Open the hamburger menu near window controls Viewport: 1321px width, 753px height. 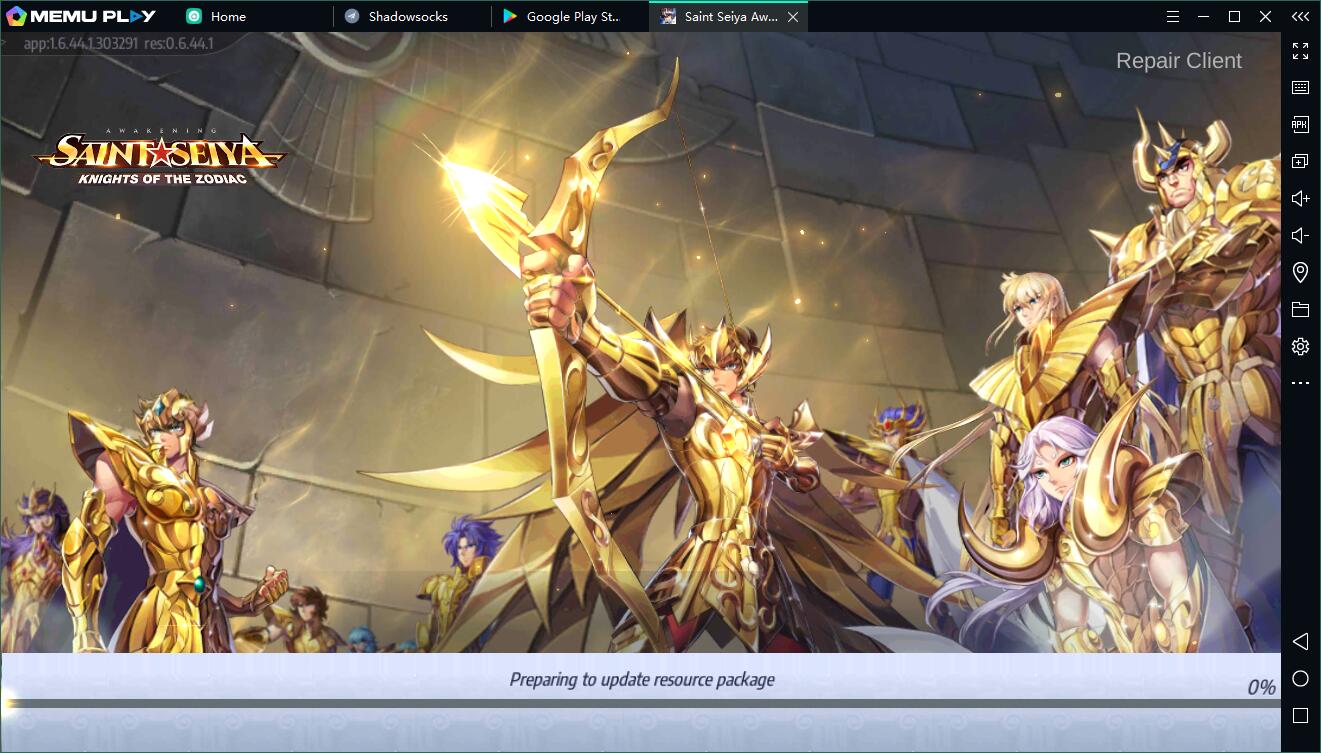click(x=1171, y=16)
